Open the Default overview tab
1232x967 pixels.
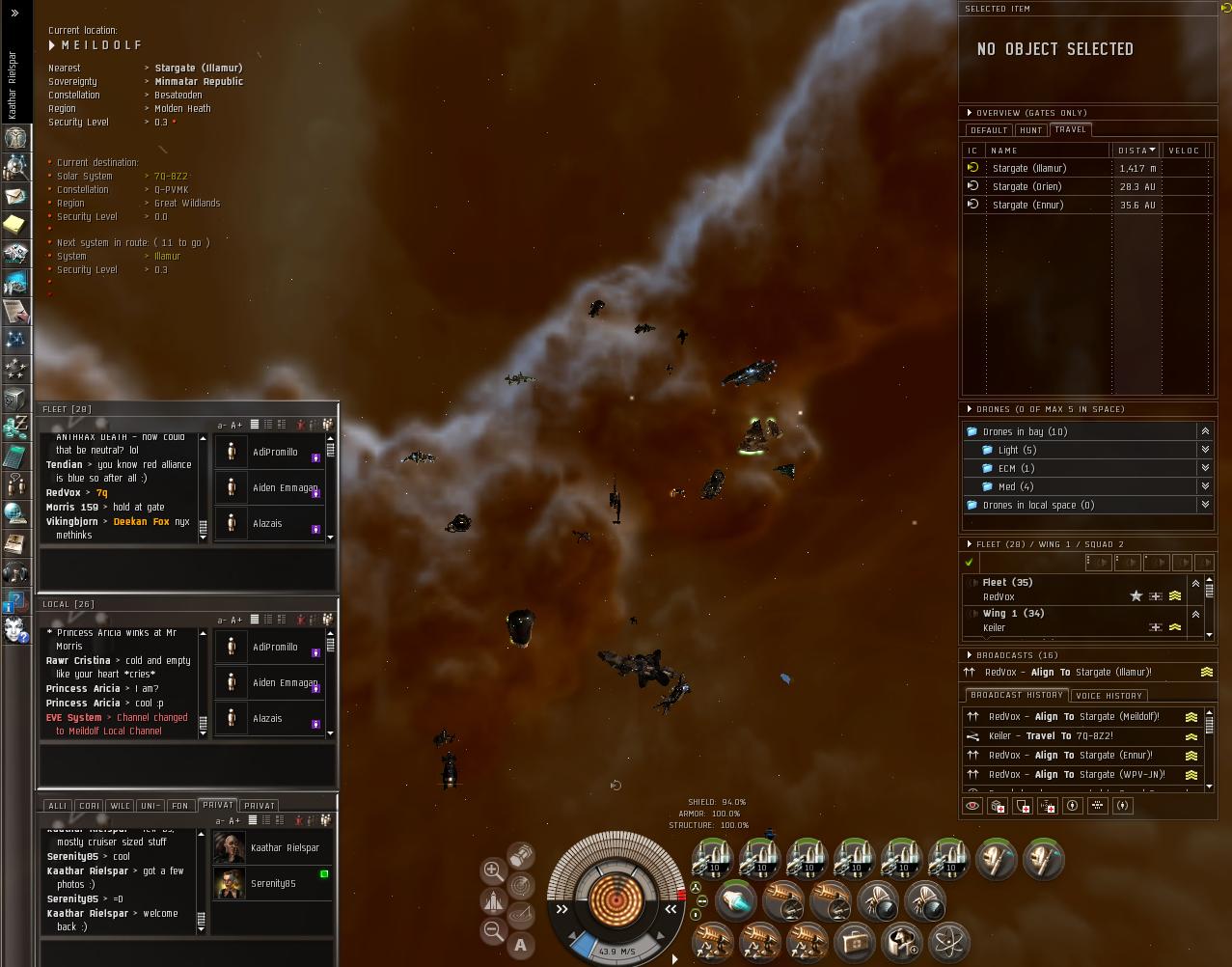988,130
